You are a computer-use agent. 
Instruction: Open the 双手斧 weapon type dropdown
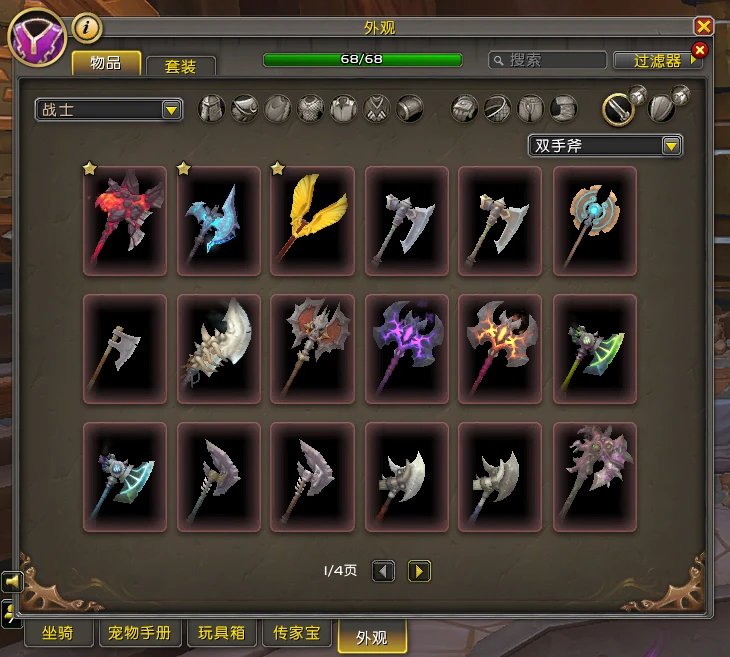click(x=605, y=146)
